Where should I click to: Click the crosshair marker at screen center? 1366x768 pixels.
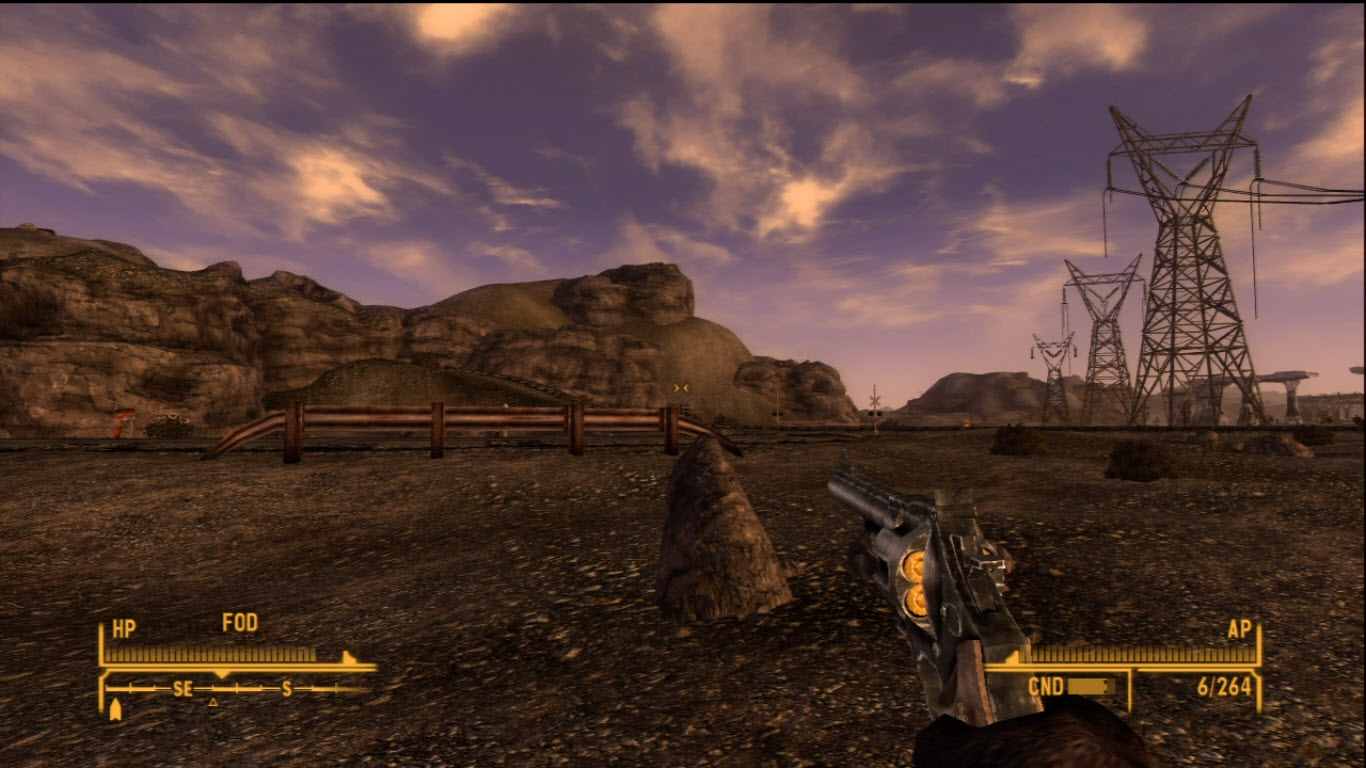click(683, 387)
